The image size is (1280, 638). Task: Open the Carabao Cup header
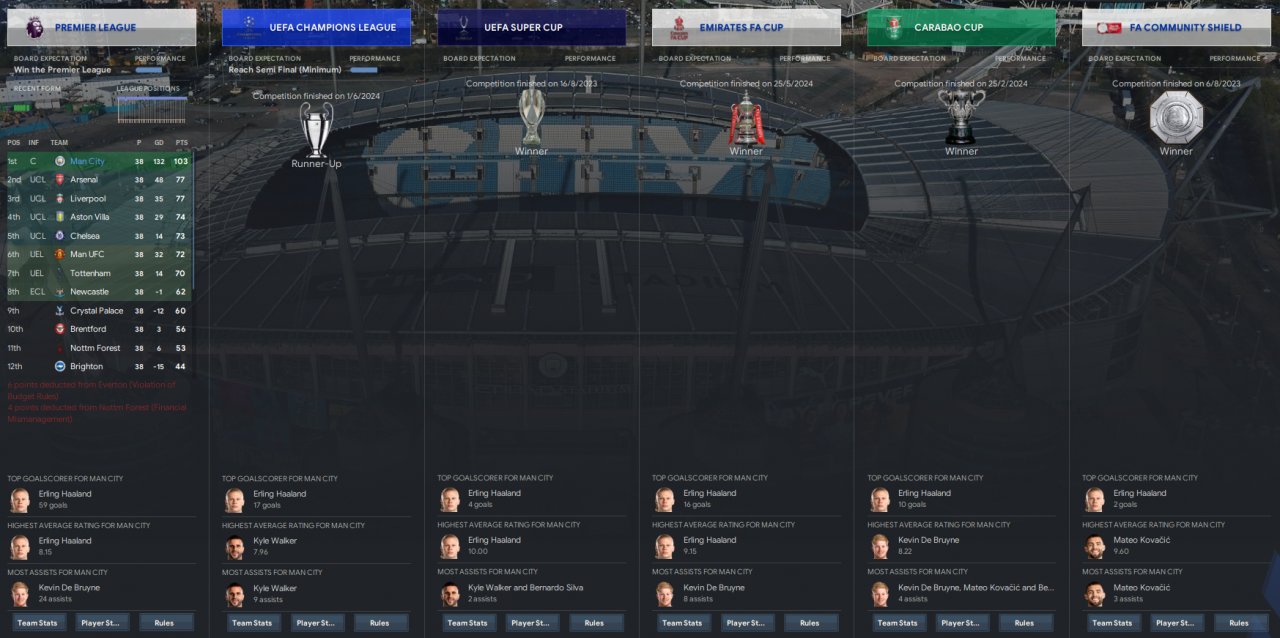(x=961, y=28)
